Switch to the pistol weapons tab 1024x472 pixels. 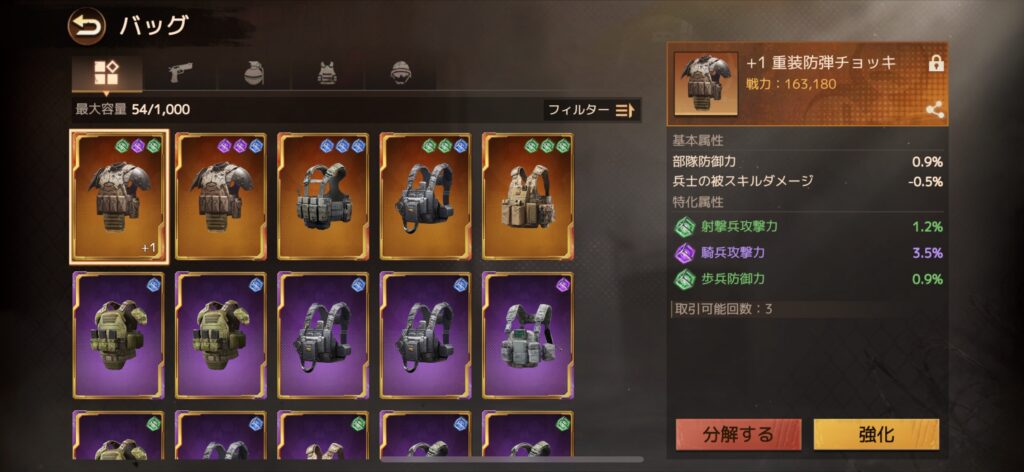179,73
